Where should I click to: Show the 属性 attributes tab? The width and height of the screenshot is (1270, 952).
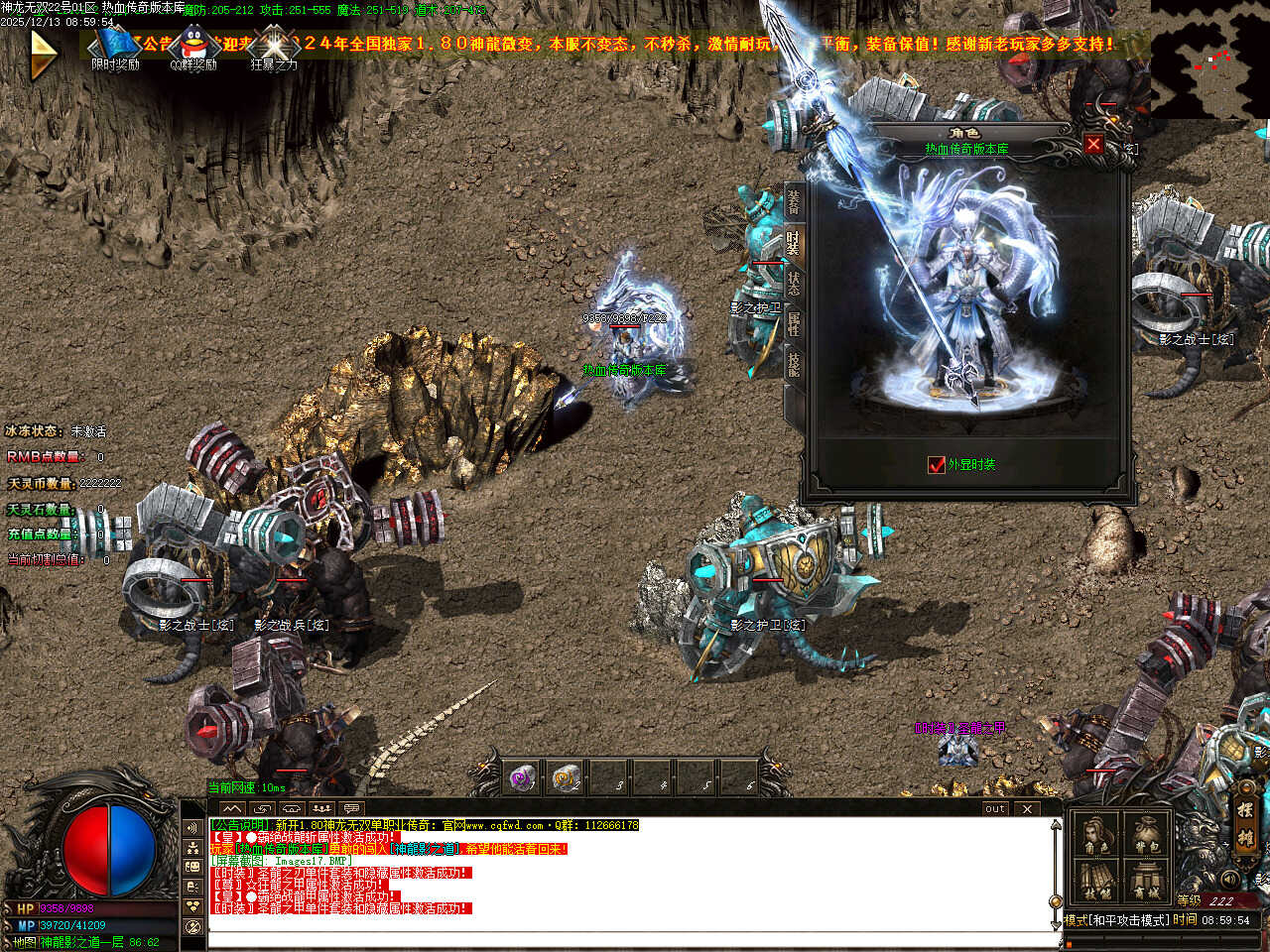pos(793,323)
